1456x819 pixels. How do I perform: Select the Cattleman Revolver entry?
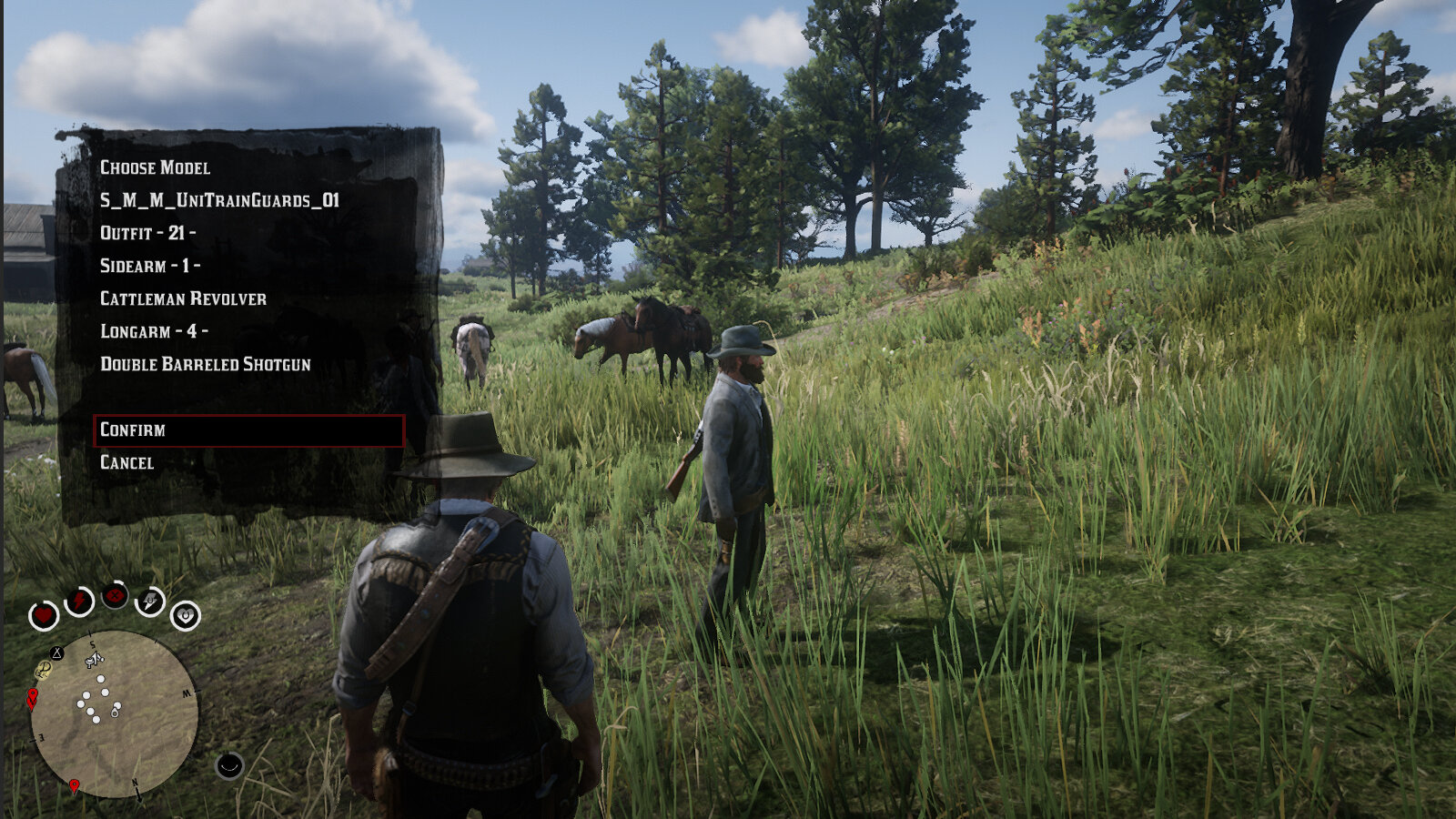coord(183,299)
